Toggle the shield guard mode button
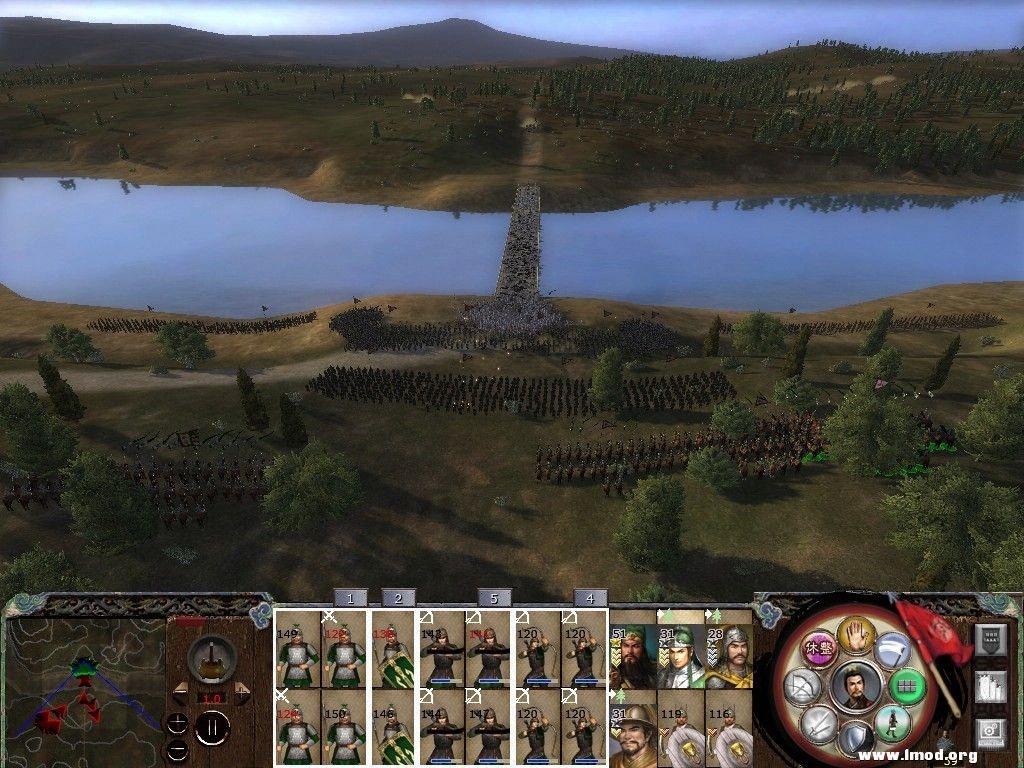 pos(856,740)
